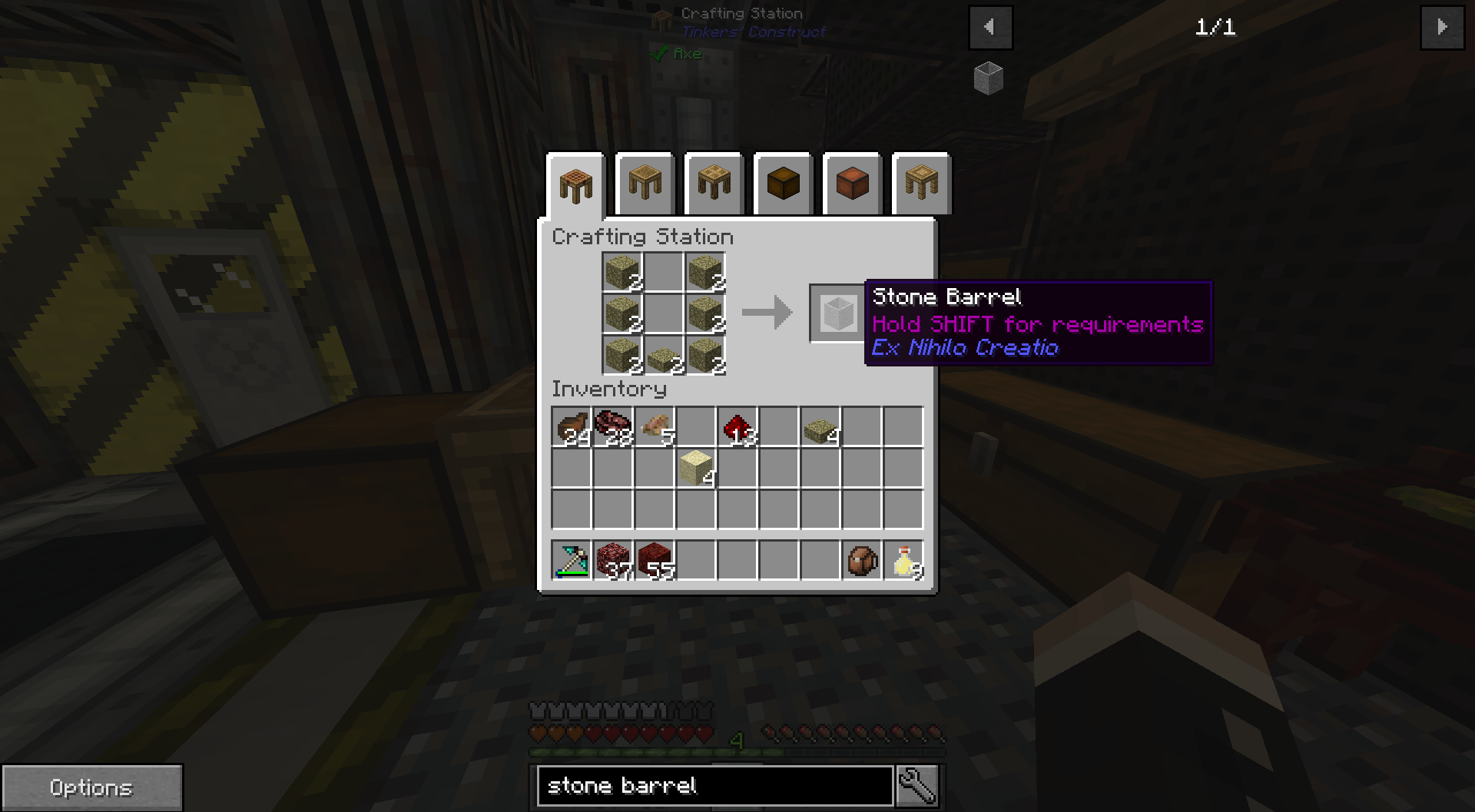Focus the search box containing "stone barrel"

point(714,786)
